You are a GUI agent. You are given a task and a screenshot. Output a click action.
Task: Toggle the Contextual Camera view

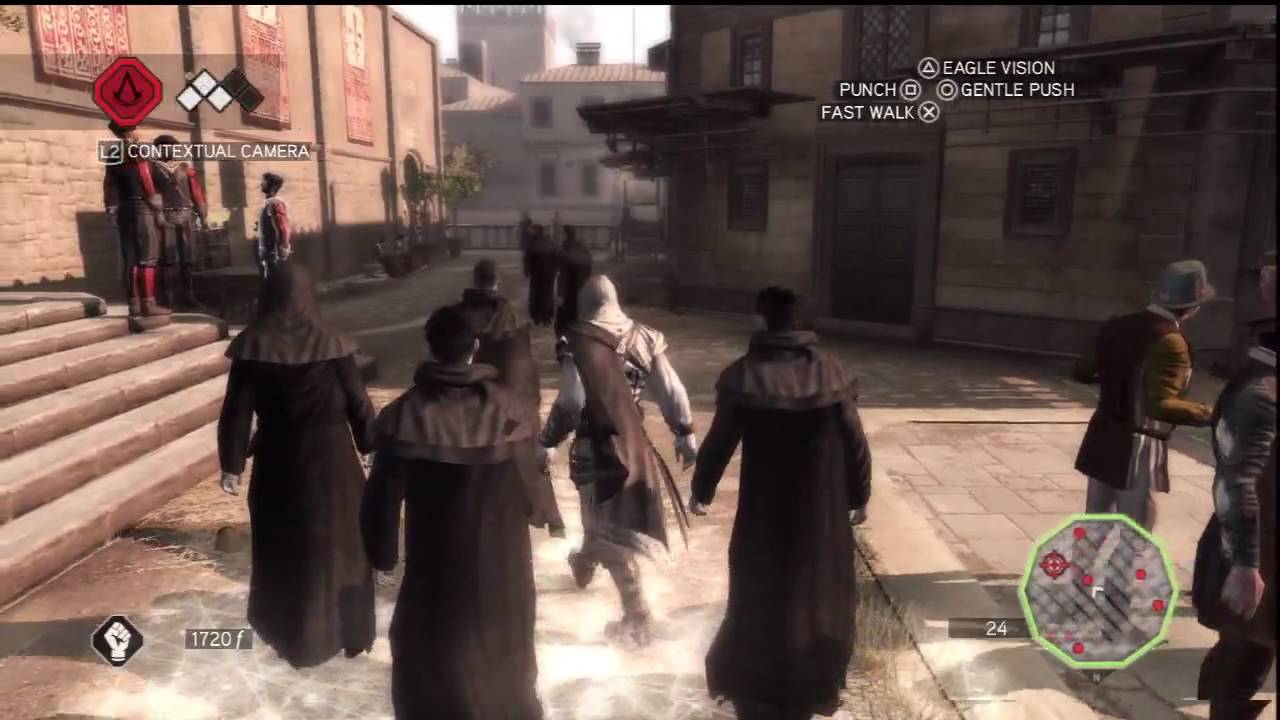pyautogui.click(x=112, y=152)
